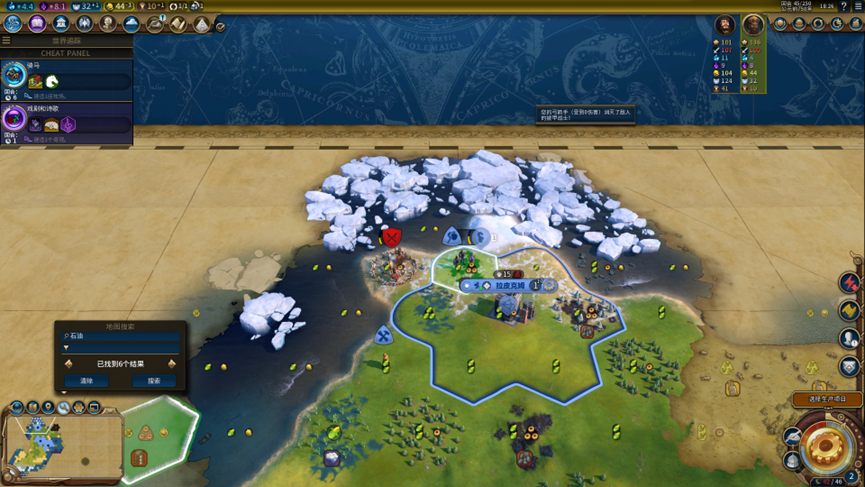Click the 清除 clear button
865x487 pixels.
pos(86,381)
